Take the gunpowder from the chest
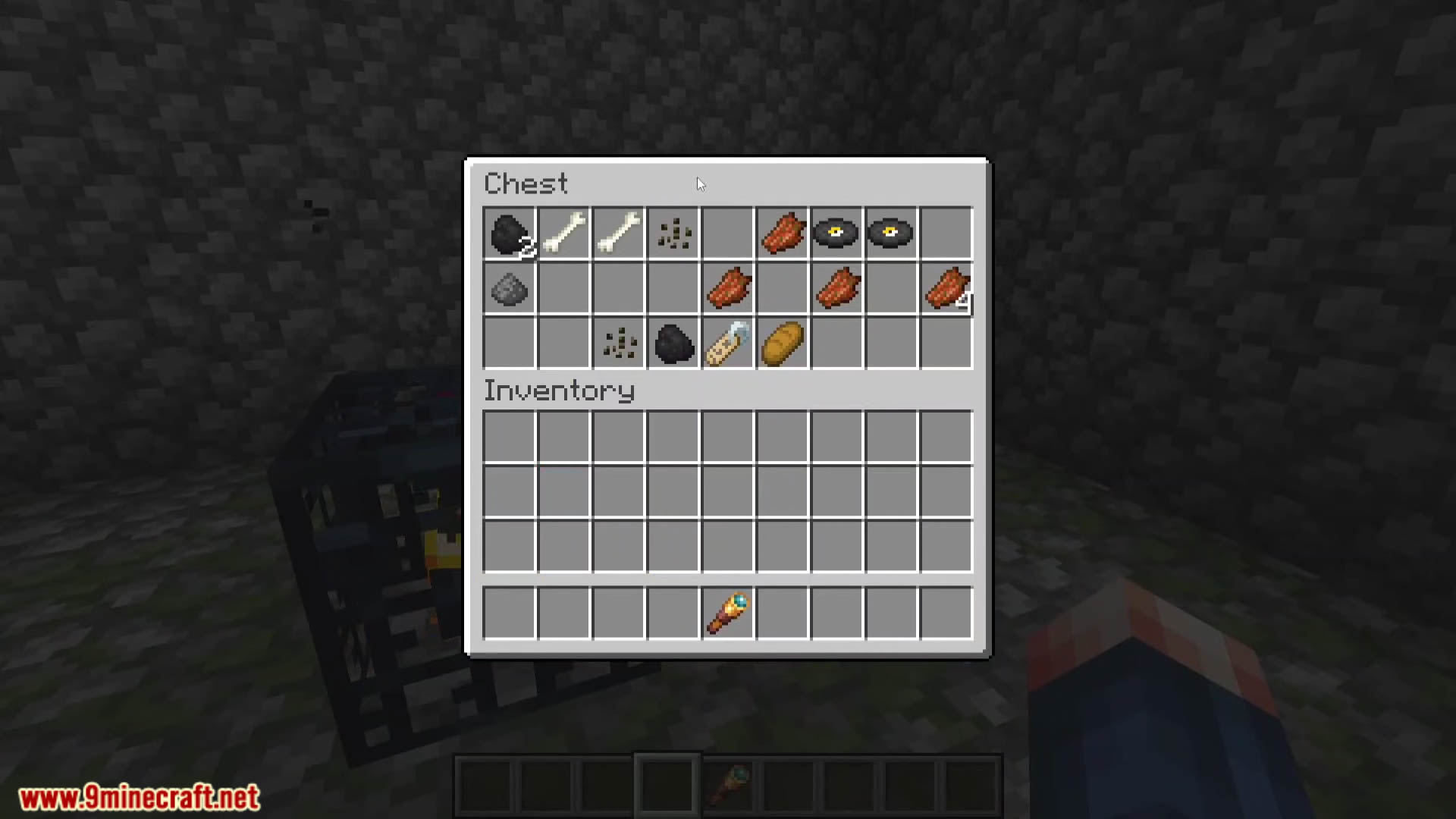 pyautogui.click(x=509, y=289)
